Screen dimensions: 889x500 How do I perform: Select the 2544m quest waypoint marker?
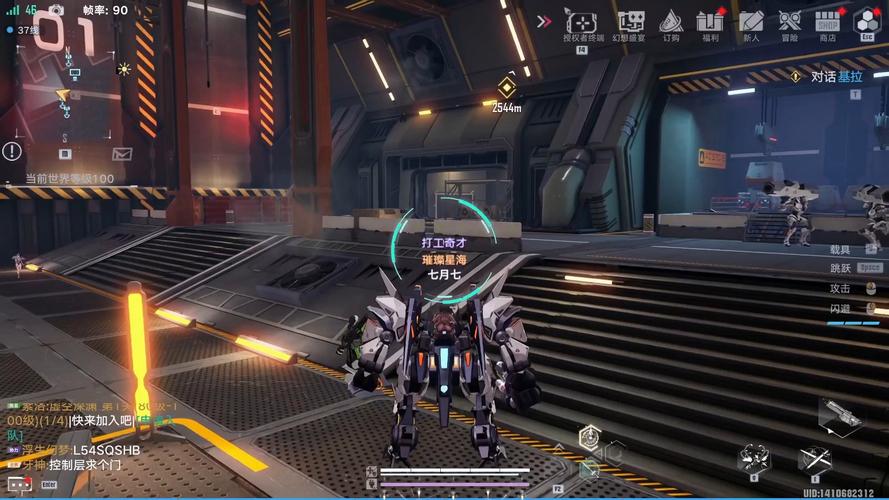(506, 90)
